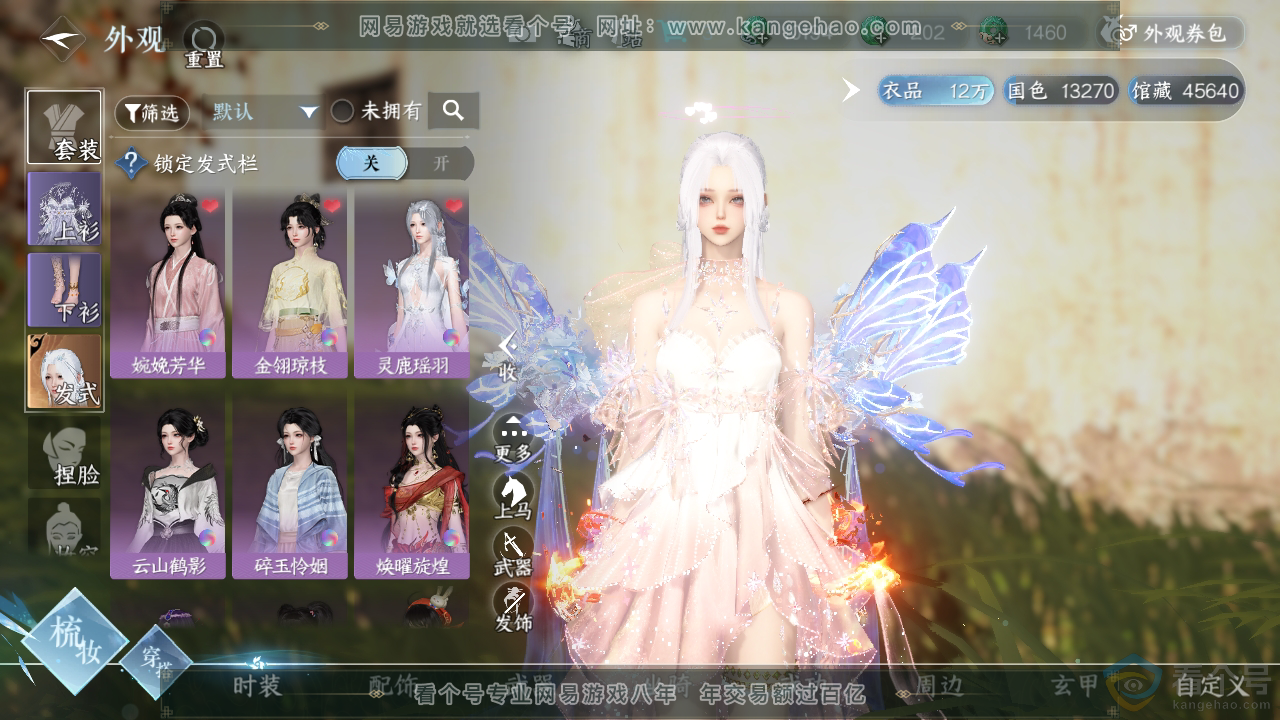The image size is (1280, 720).
Task: Open the 筛选 filter options
Action: click(152, 113)
